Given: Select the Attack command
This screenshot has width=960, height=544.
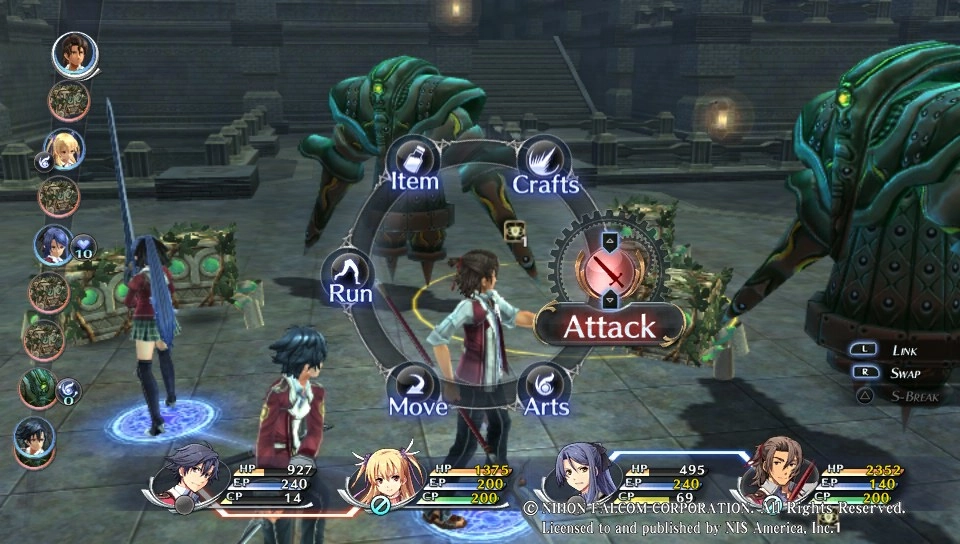Looking at the screenshot, I should click(609, 325).
